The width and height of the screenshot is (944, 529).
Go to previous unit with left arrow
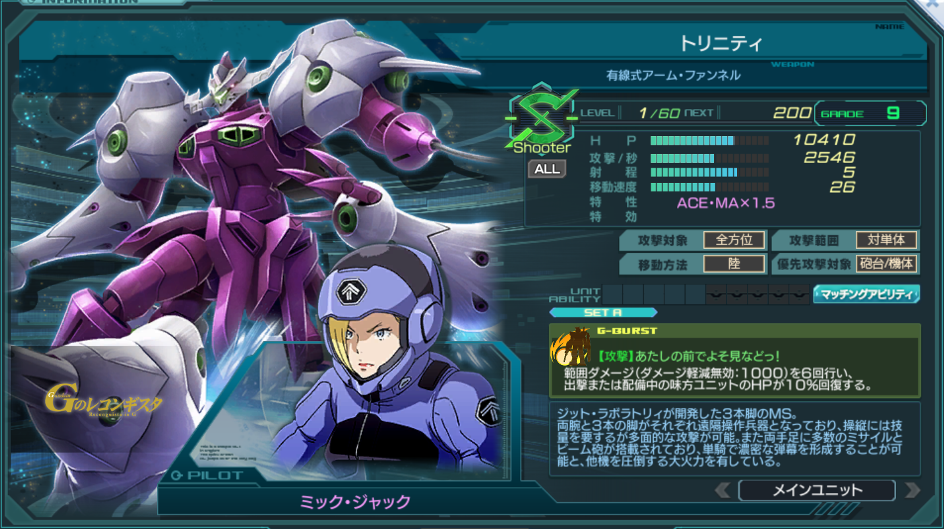(721, 490)
